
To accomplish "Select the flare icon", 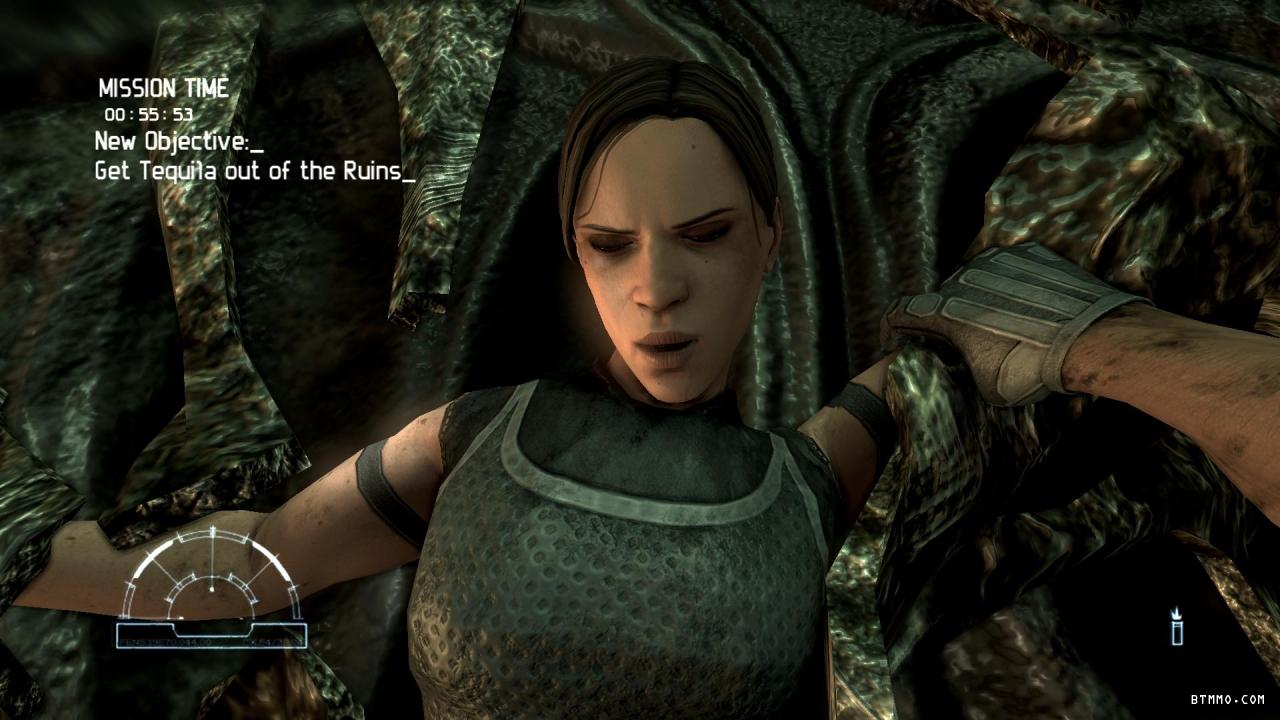I will (x=1177, y=628).
